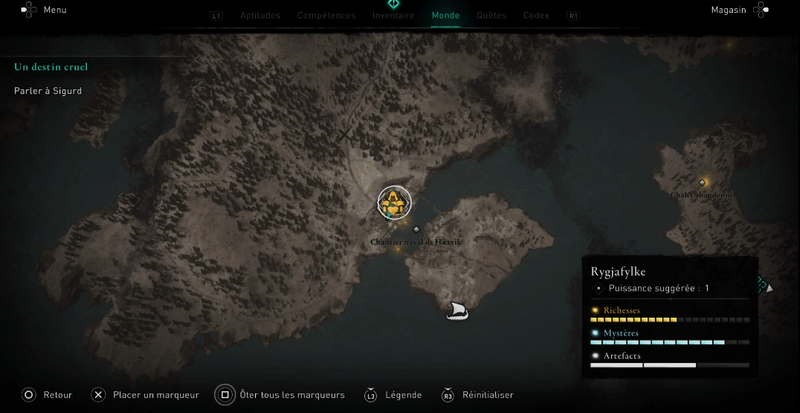Click Retour to go back
800x413 pixels.
[x=57, y=395]
